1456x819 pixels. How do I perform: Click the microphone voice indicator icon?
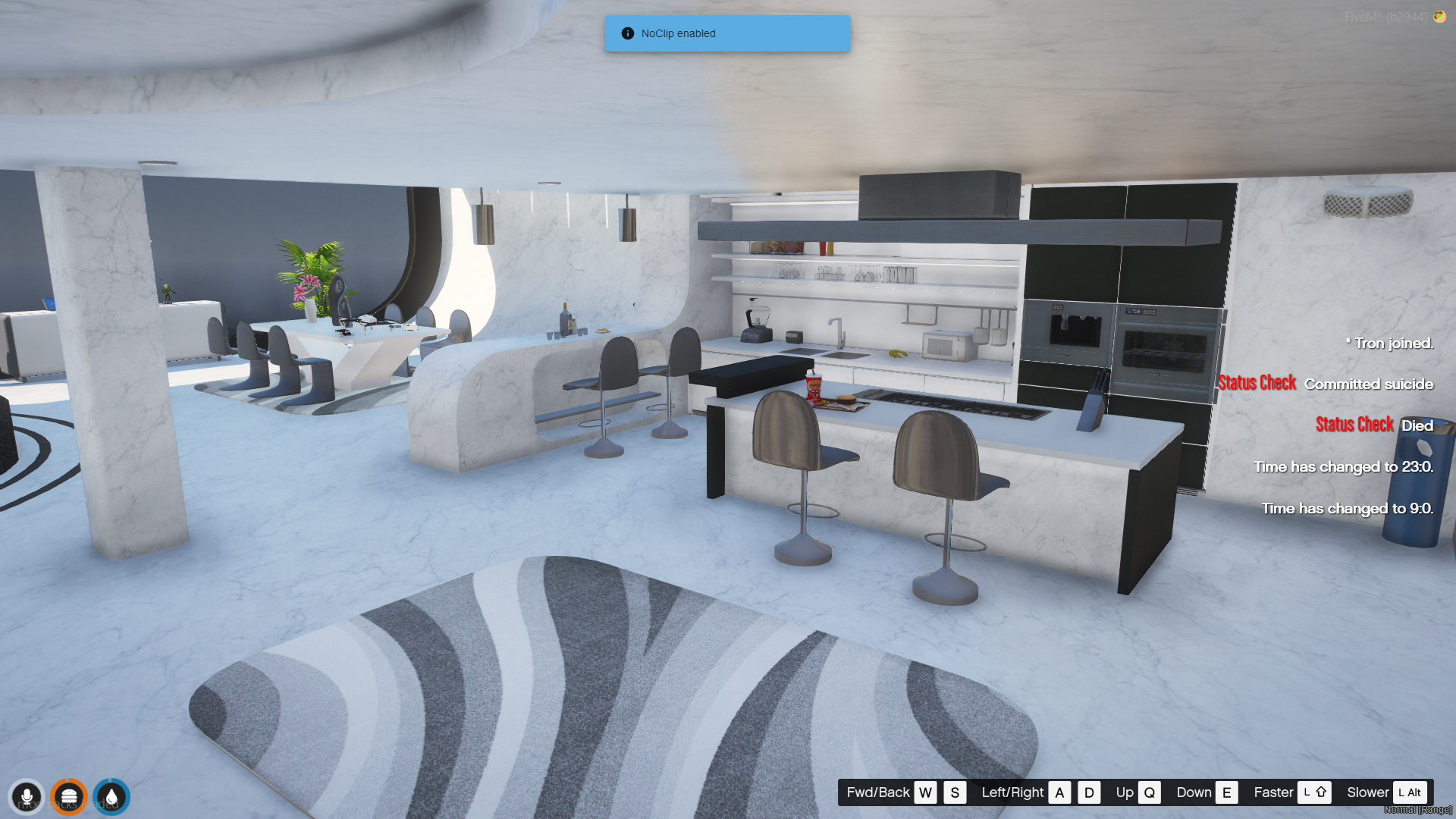point(27,797)
